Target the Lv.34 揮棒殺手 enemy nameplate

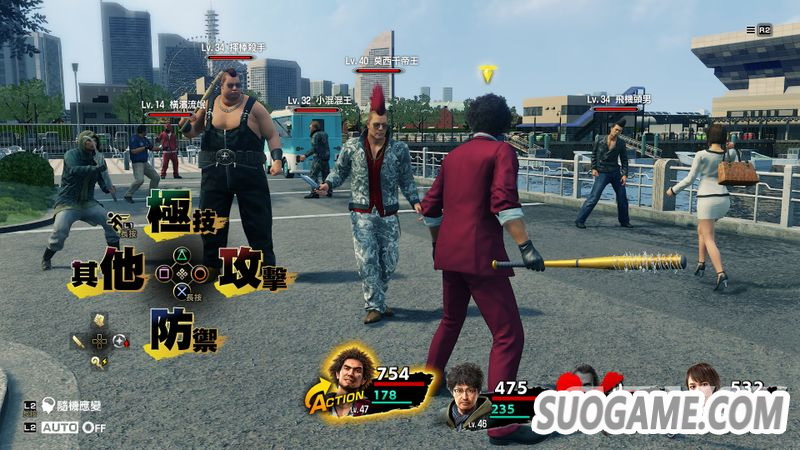pyautogui.click(x=232, y=48)
